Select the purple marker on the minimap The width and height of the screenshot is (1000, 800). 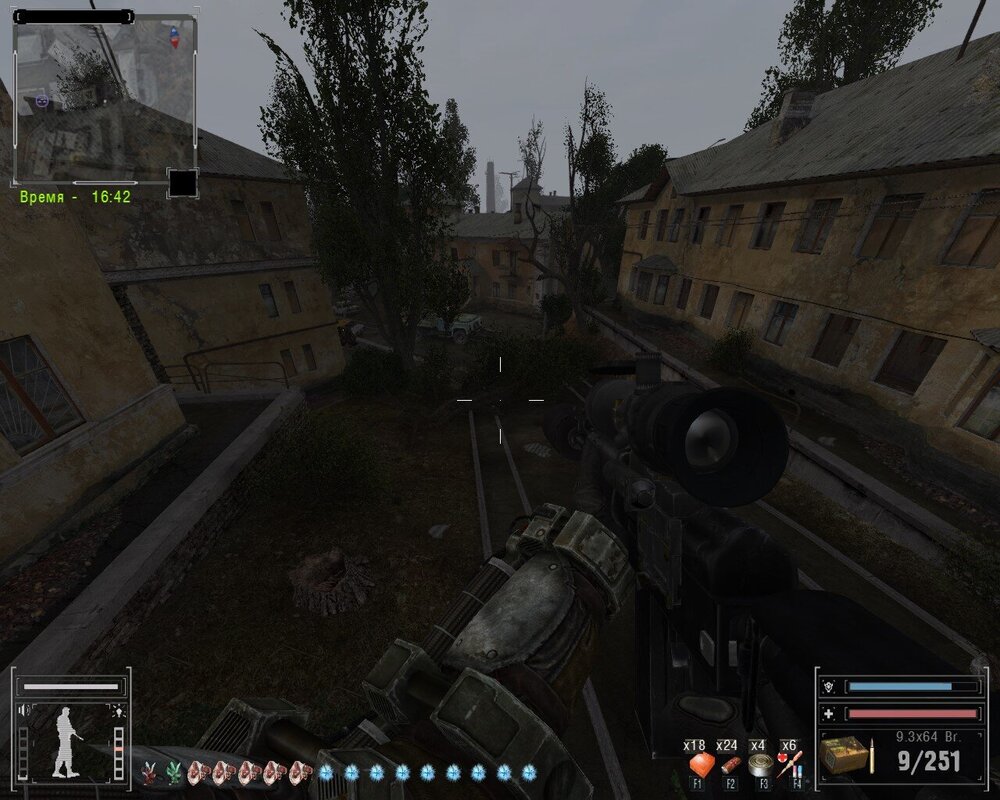point(41,100)
